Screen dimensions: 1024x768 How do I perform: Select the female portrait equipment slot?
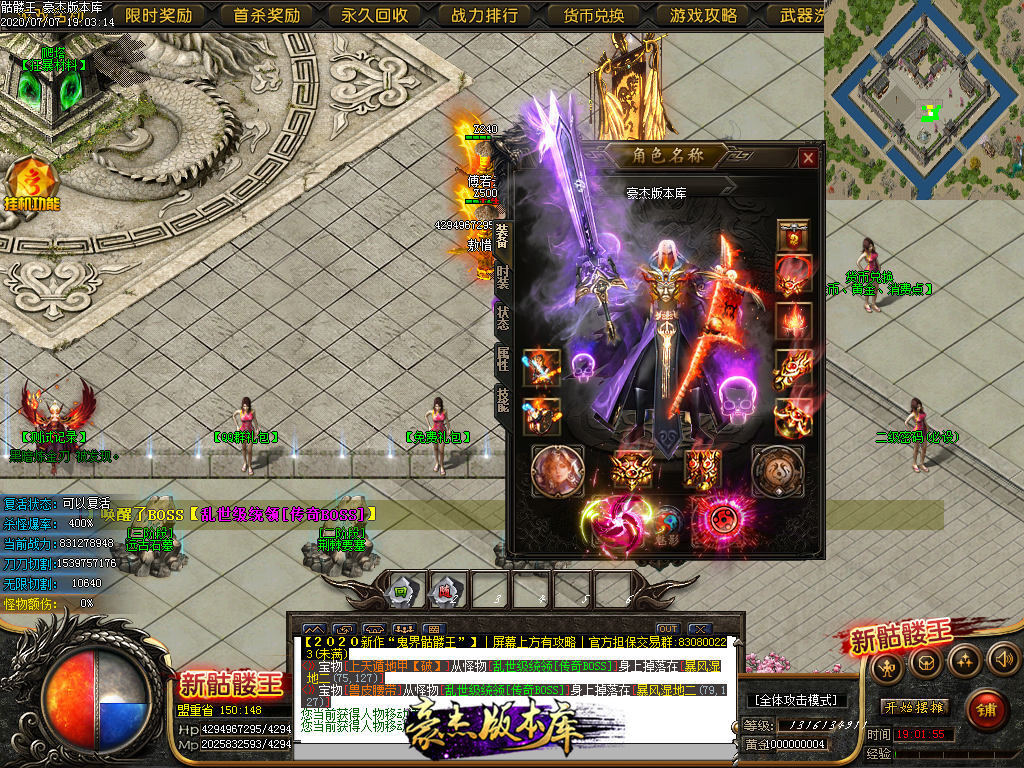point(557,469)
